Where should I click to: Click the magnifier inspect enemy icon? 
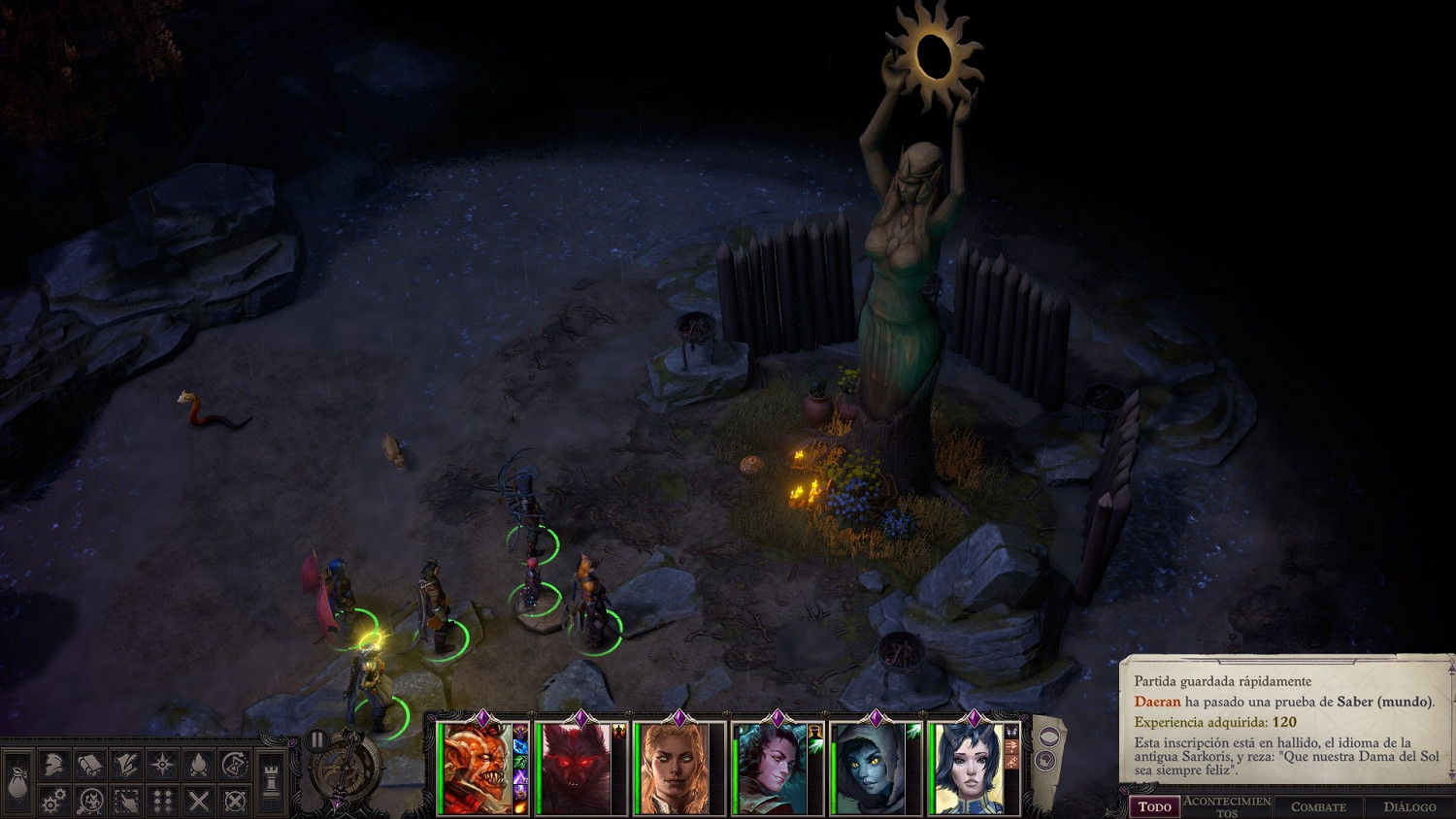click(89, 801)
